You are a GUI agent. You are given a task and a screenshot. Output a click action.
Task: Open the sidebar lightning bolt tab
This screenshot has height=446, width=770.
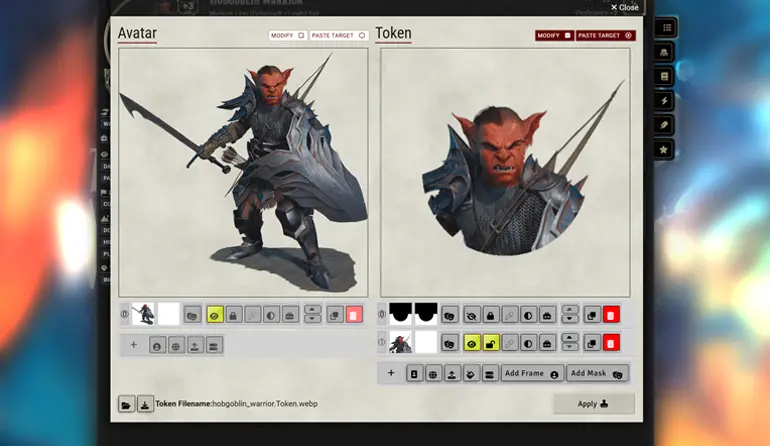pos(665,100)
